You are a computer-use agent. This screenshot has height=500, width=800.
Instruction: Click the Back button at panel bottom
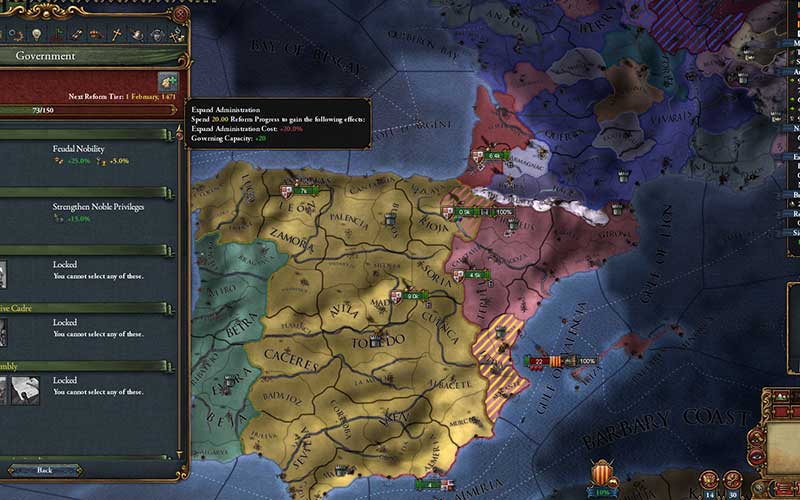click(x=43, y=469)
